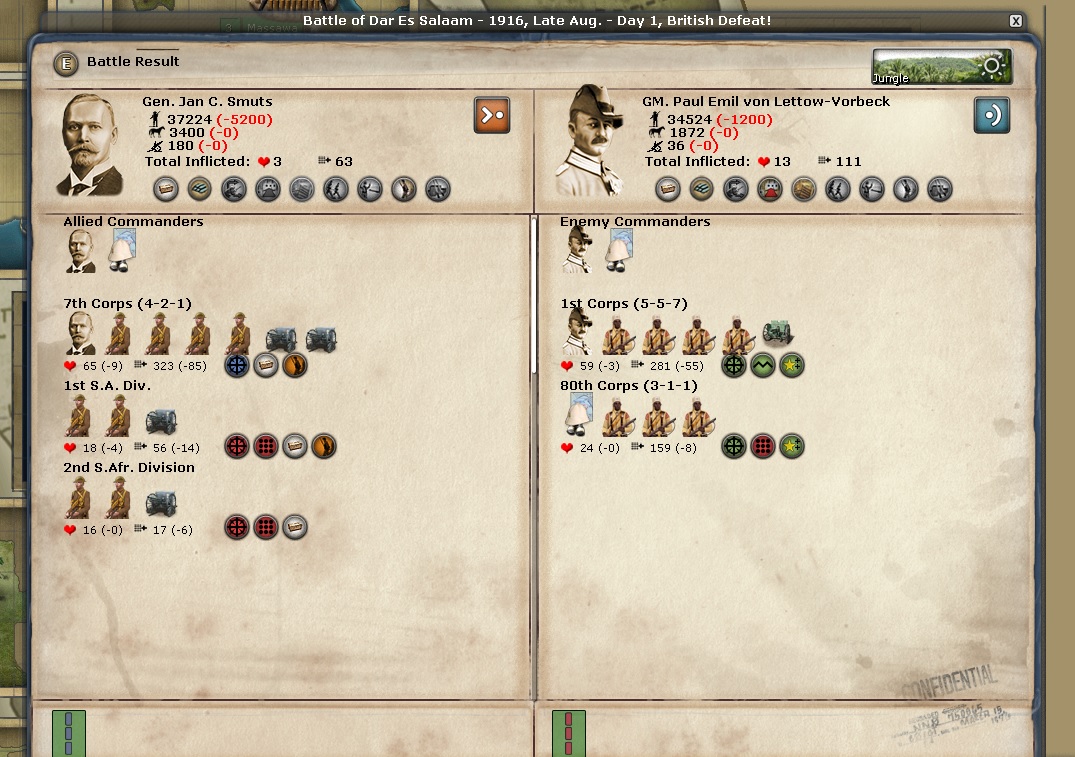The height and width of the screenshot is (757, 1075).
Task: Select the 1st Corps commander portrait
Action: click(x=578, y=333)
